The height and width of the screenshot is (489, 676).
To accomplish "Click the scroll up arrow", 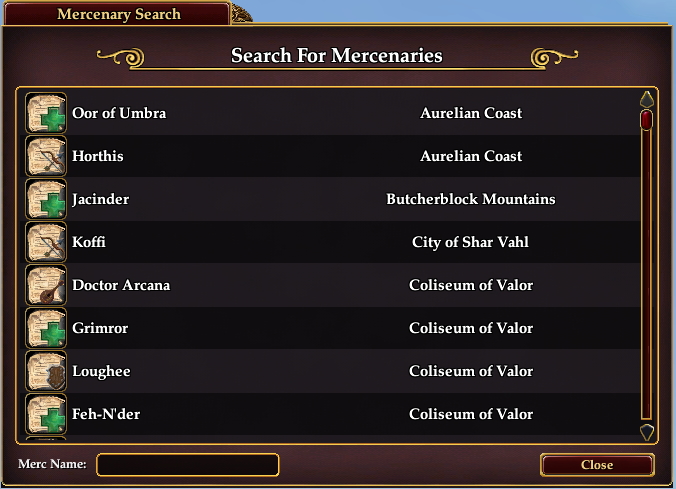I will [x=646, y=100].
